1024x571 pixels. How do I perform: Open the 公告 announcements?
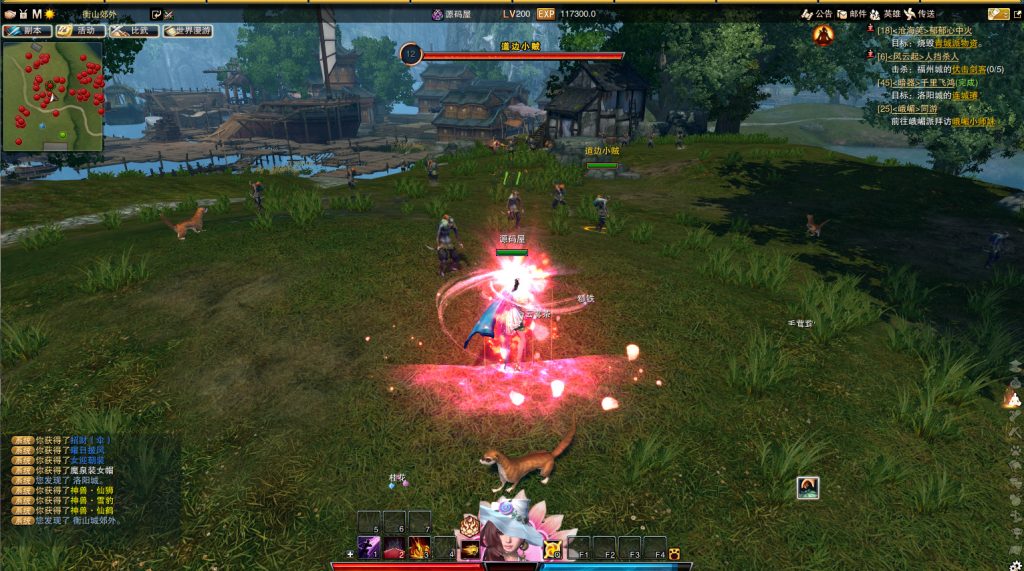point(817,14)
